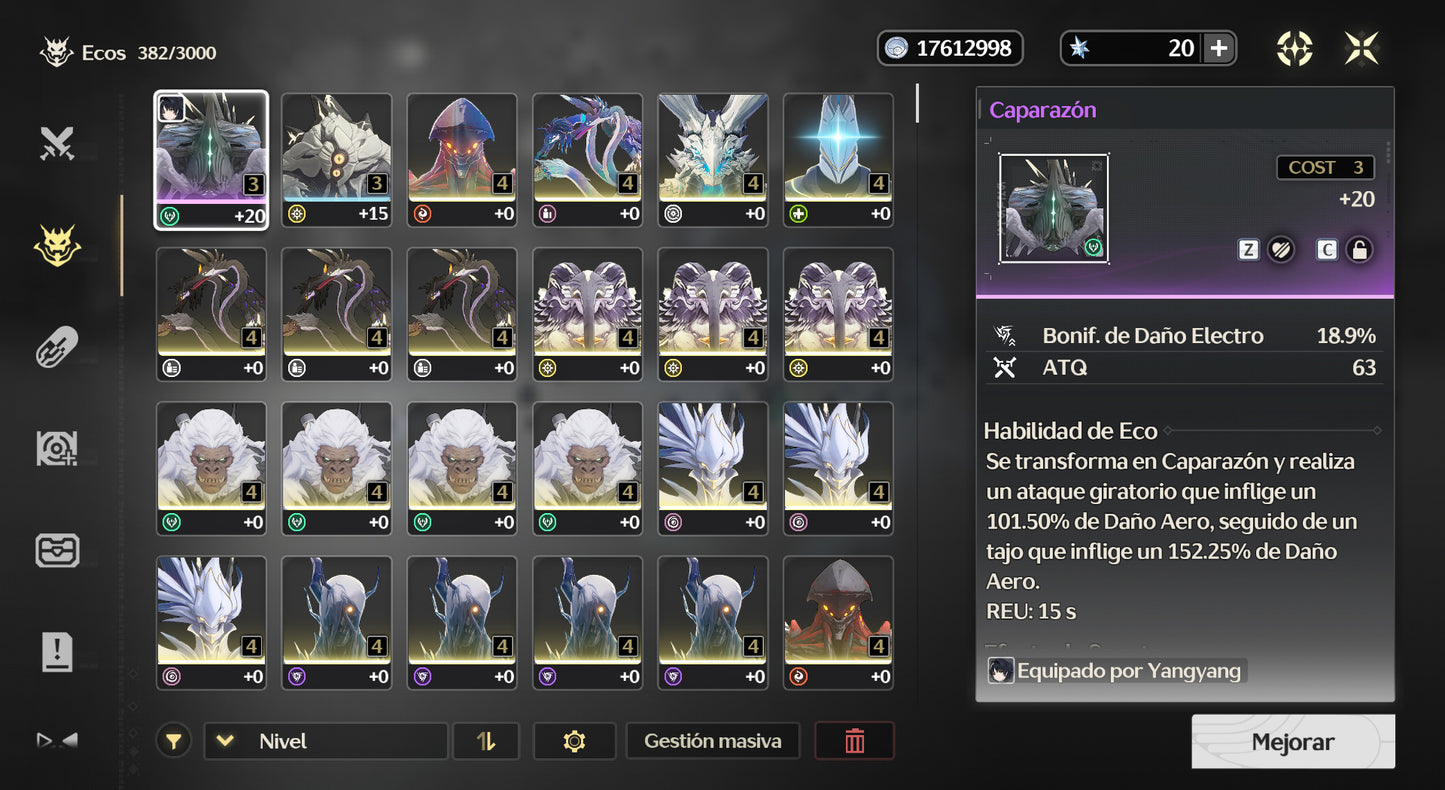This screenshot has height=790, width=1445.
Task: Click the sort order arrows icon
Action: (486, 741)
